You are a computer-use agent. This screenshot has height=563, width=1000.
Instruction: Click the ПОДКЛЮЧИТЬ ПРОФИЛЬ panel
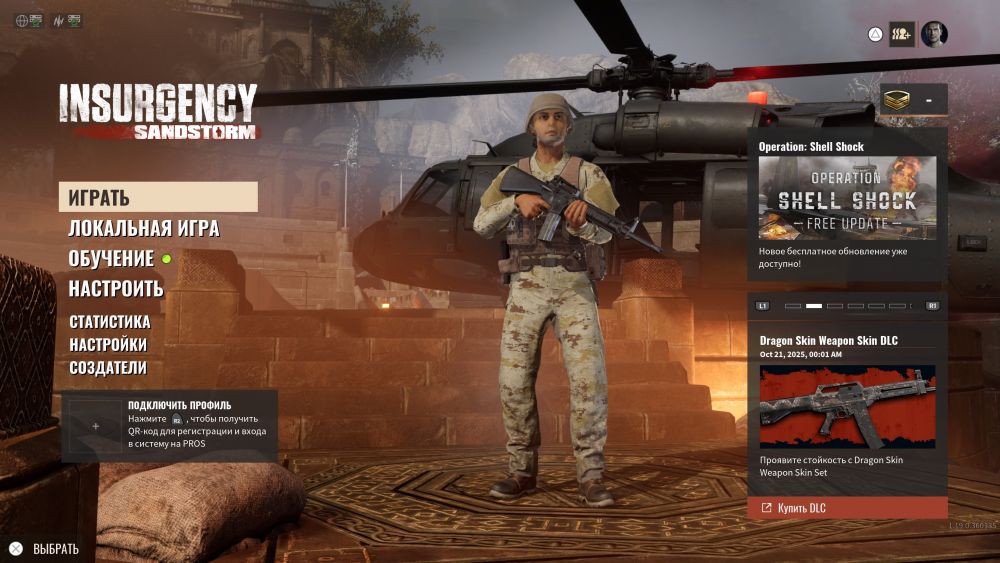(x=169, y=426)
